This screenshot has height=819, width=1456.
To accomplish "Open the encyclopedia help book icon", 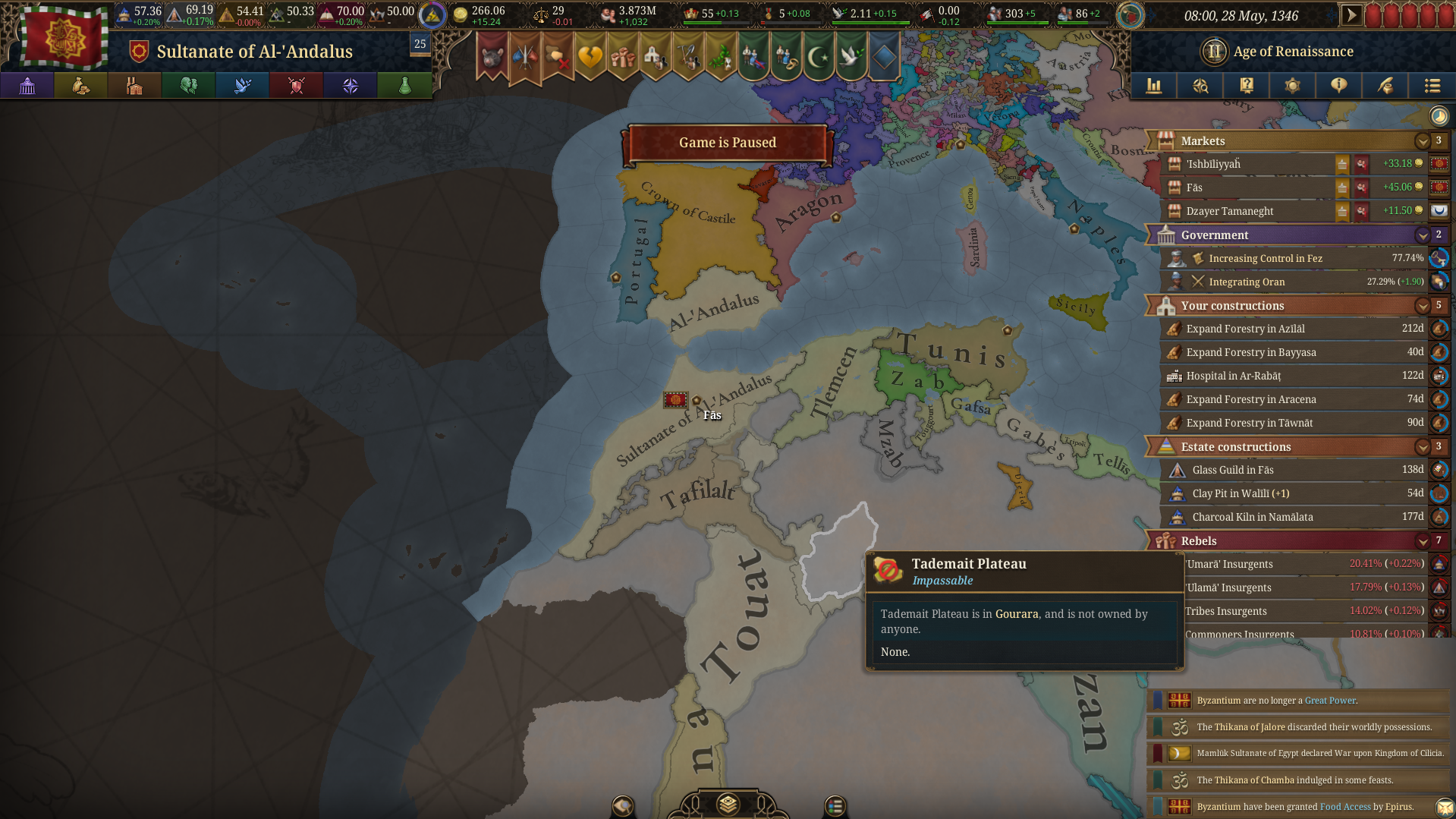I will point(1247,86).
